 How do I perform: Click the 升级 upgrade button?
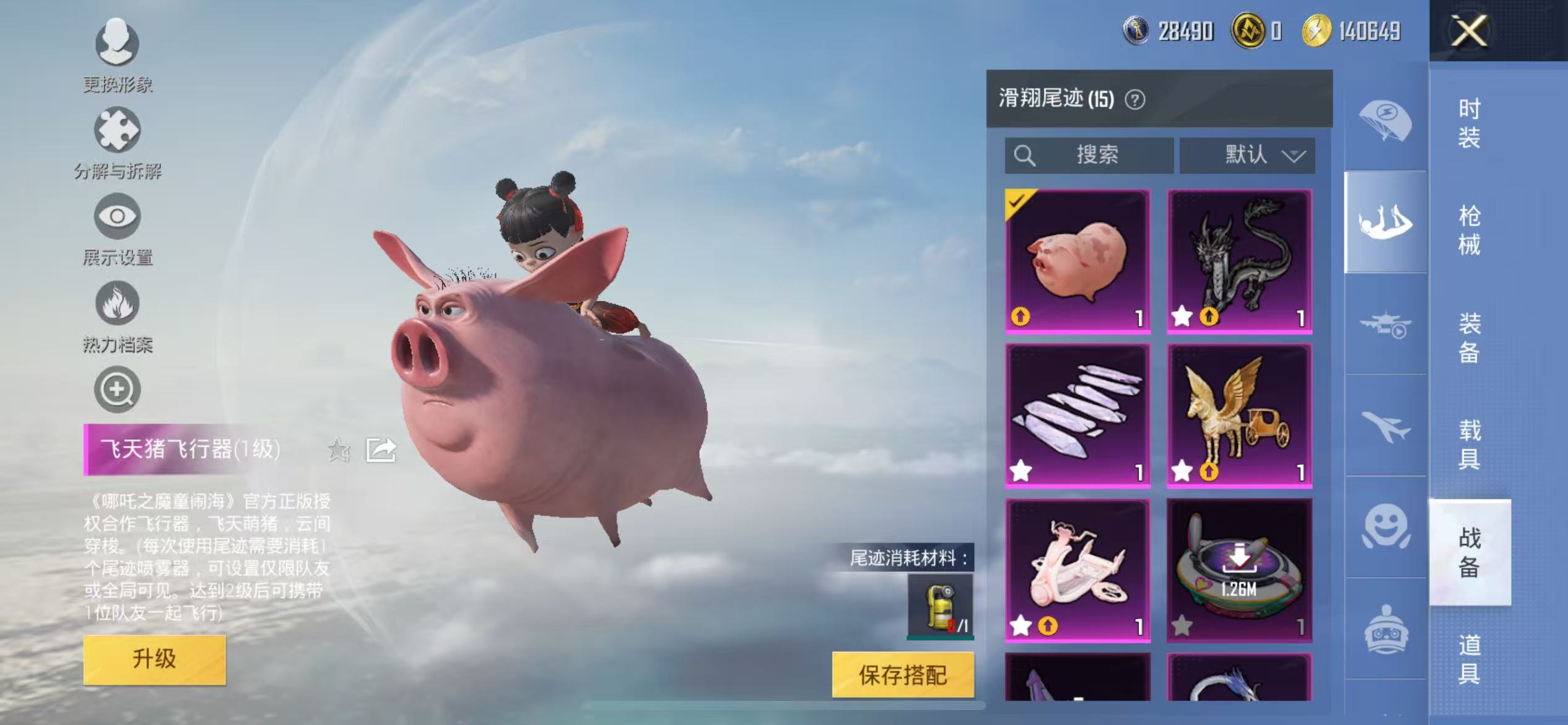coord(154,659)
